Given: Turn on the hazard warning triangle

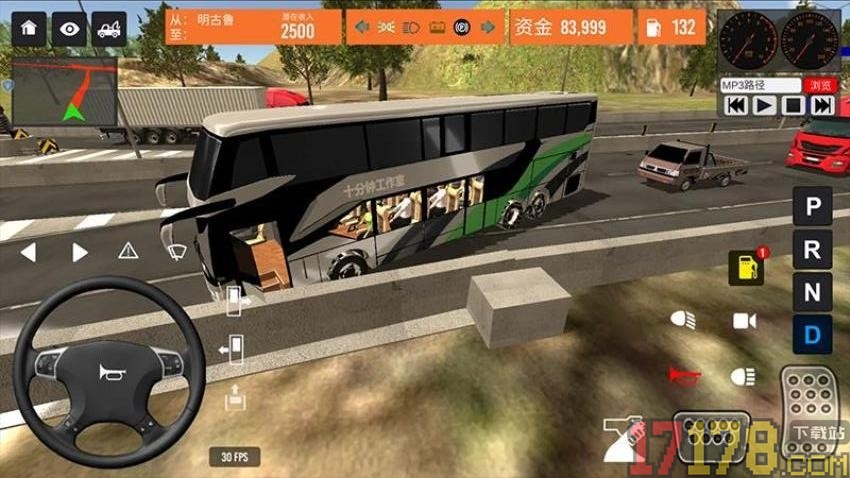Looking at the screenshot, I should point(128,251).
